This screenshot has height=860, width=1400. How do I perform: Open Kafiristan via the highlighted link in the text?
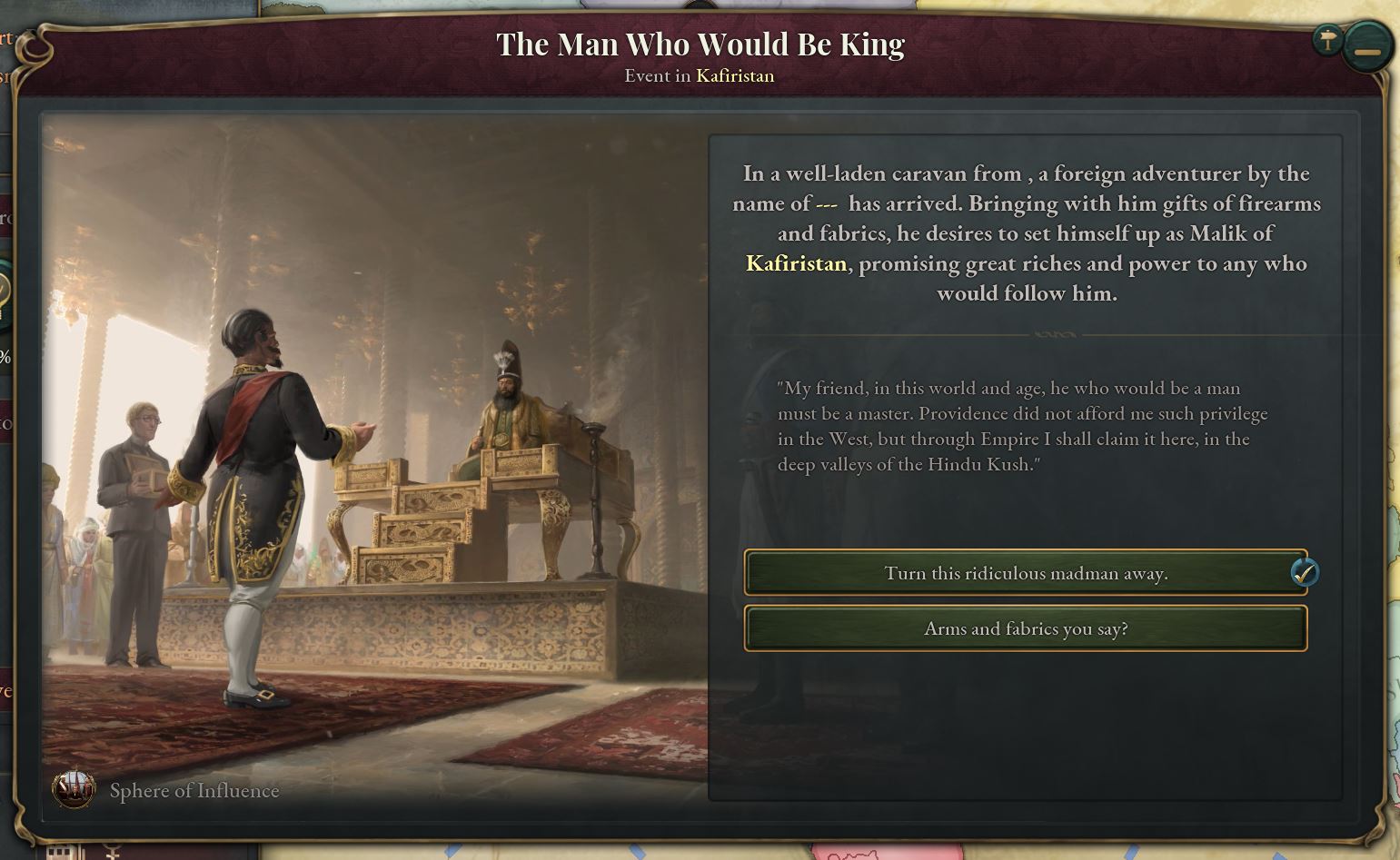796,264
